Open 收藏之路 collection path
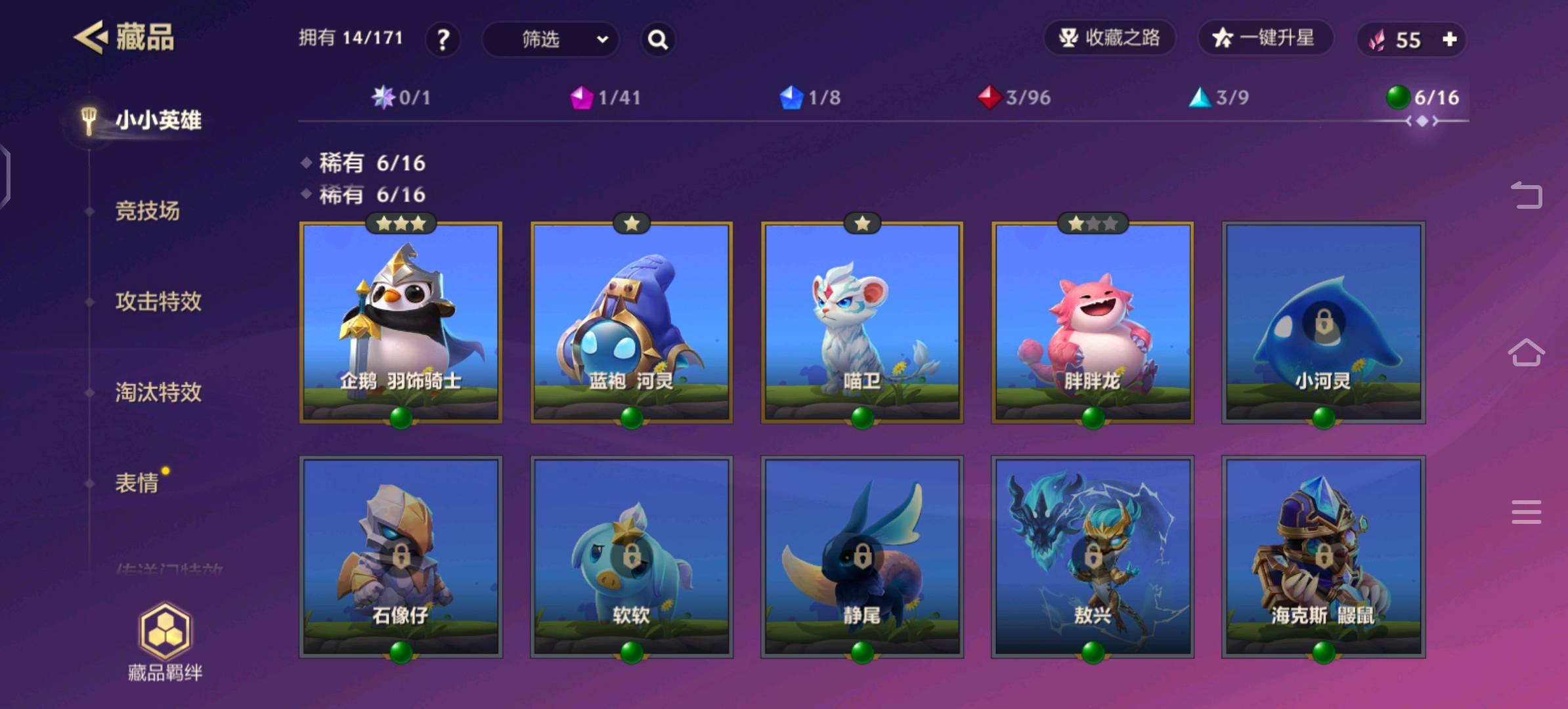 coord(1110,38)
